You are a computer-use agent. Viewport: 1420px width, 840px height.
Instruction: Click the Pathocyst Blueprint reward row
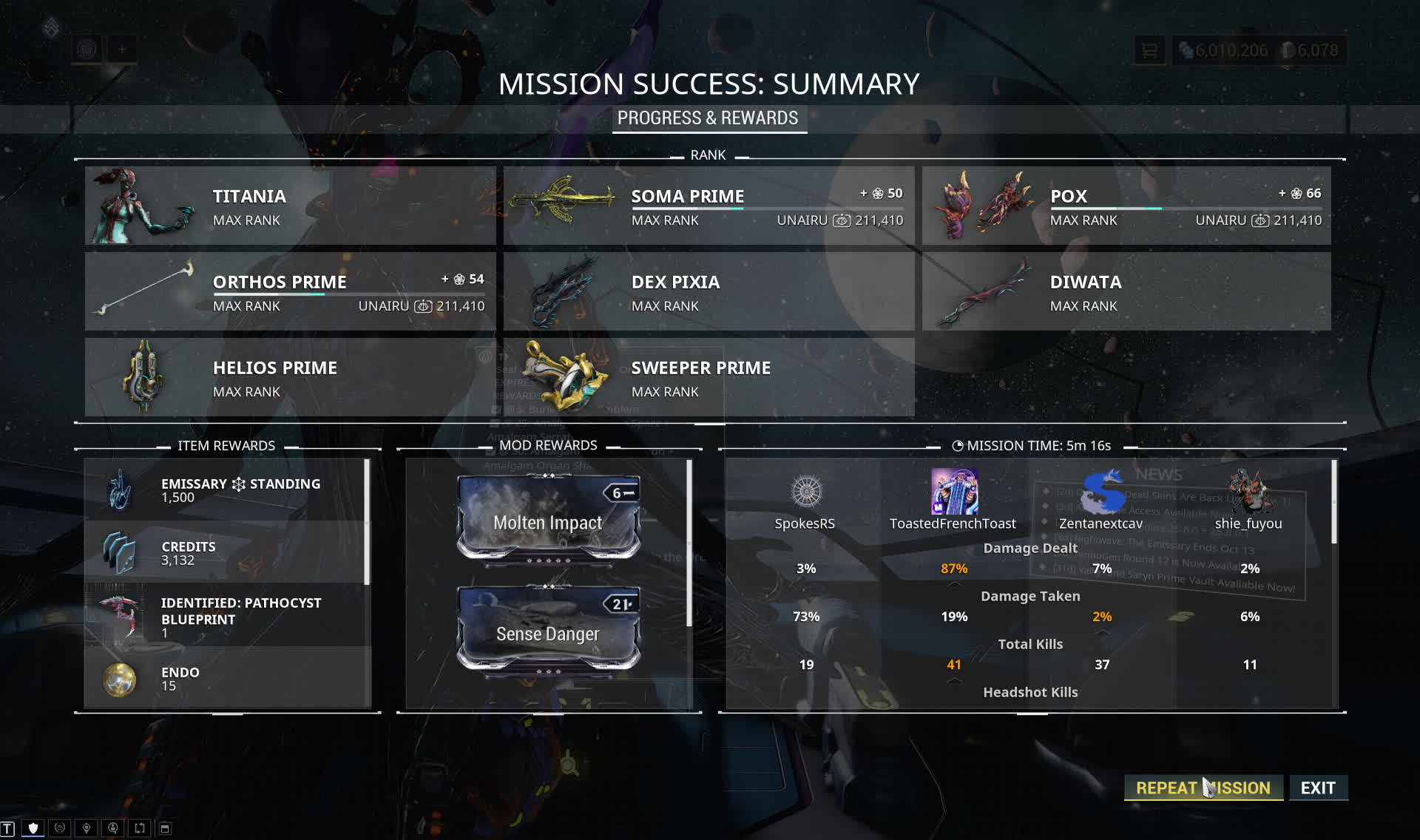[226, 616]
